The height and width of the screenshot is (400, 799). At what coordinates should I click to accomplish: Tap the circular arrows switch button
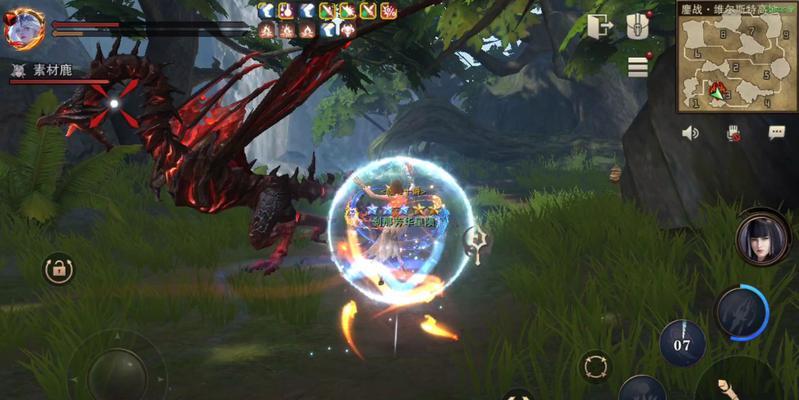coord(595,365)
